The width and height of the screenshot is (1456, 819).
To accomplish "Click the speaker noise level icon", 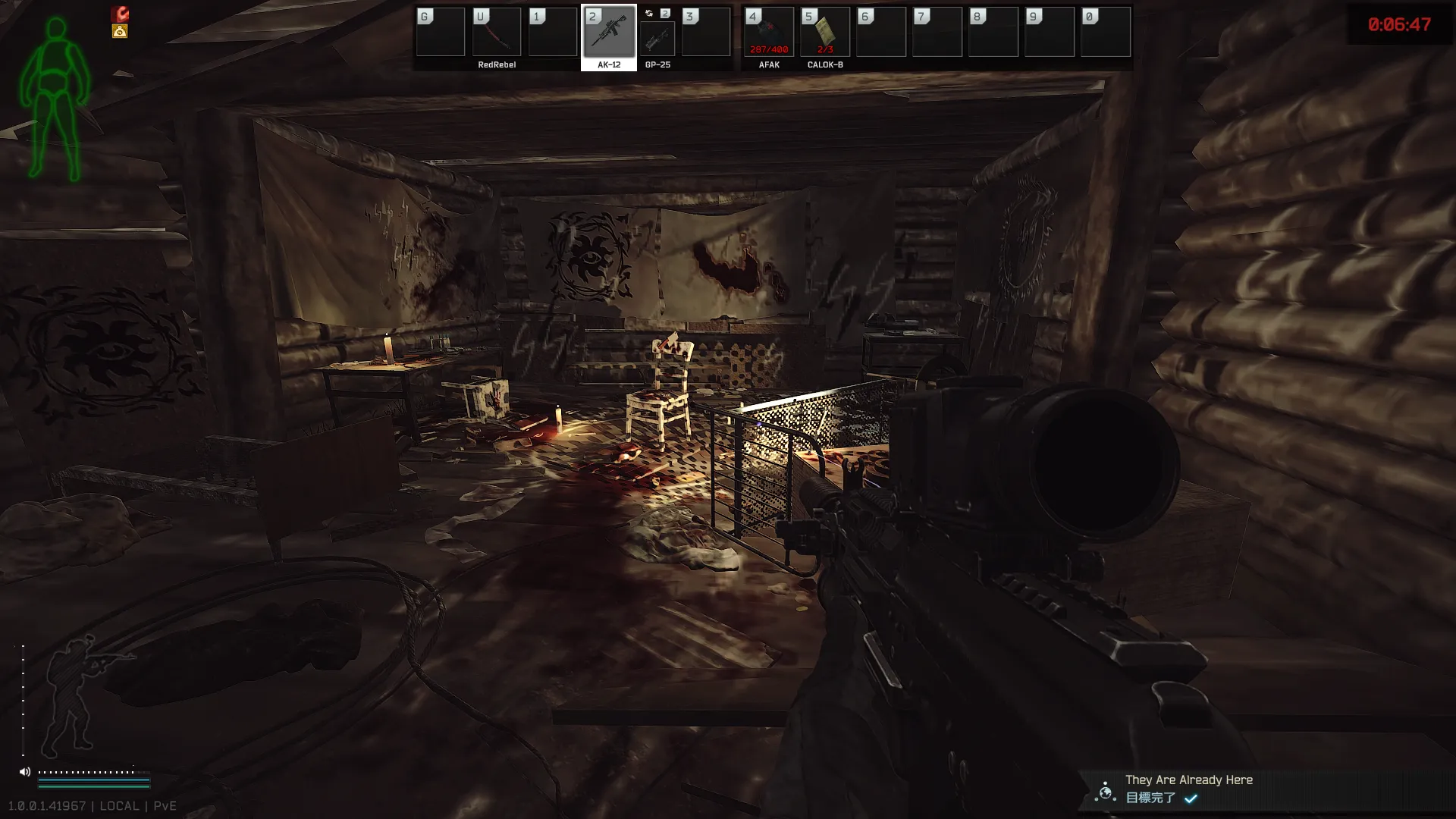I will tap(25, 772).
